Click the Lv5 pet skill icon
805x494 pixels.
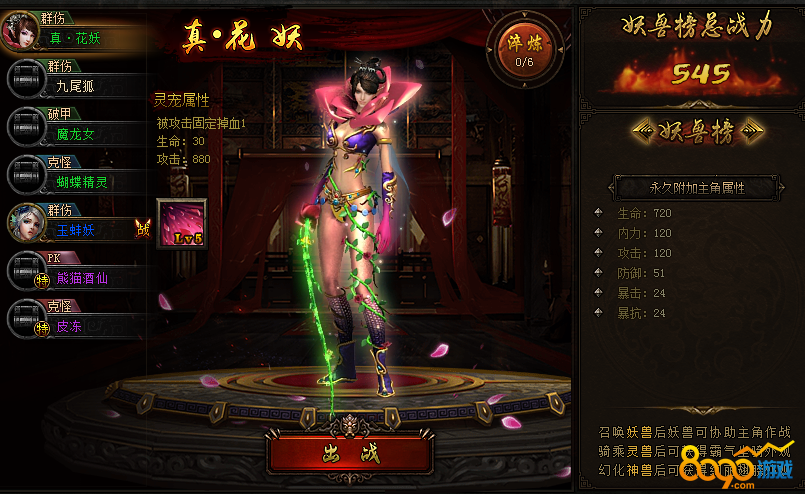point(182,222)
